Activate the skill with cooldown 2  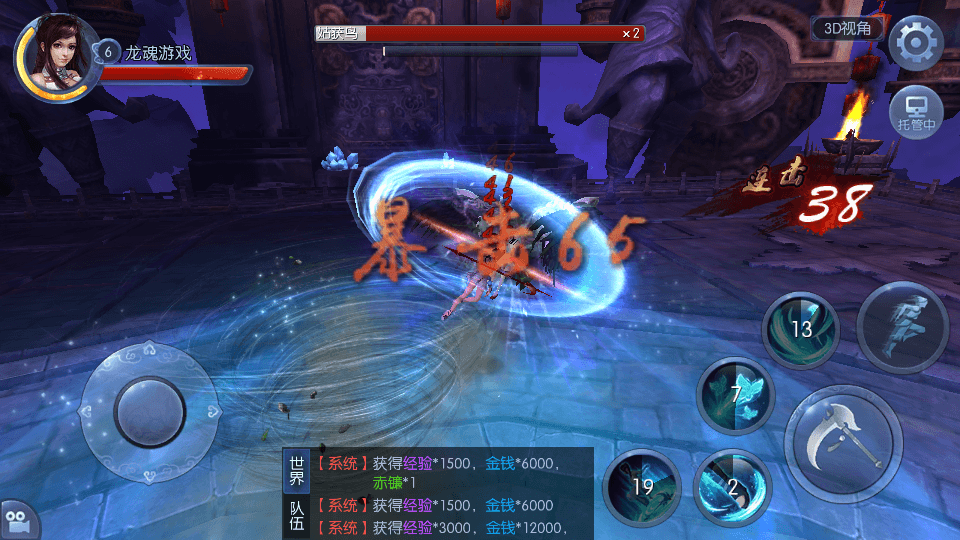733,487
